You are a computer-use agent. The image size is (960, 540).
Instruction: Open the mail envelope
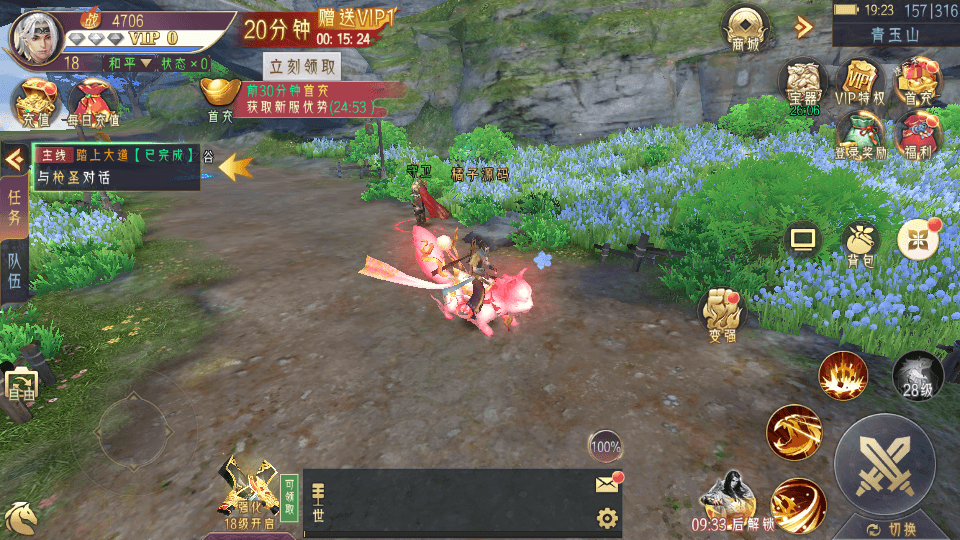pos(606,485)
